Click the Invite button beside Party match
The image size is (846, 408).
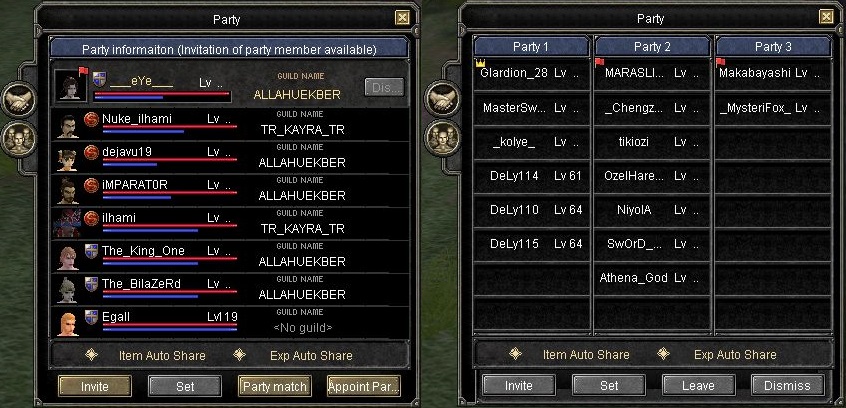click(x=95, y=386)
